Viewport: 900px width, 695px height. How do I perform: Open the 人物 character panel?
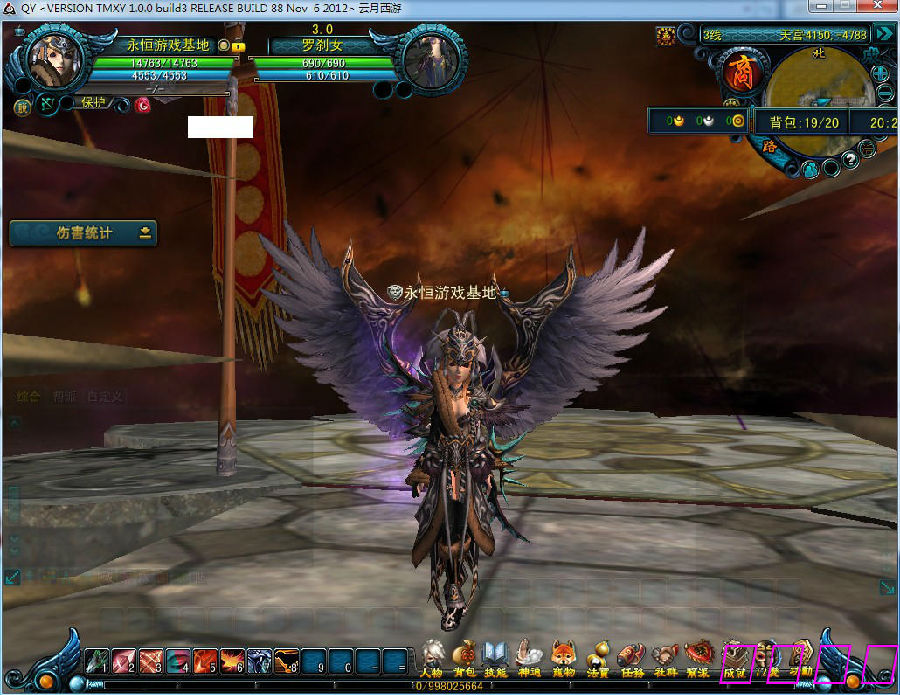click(x=431, y=656)
